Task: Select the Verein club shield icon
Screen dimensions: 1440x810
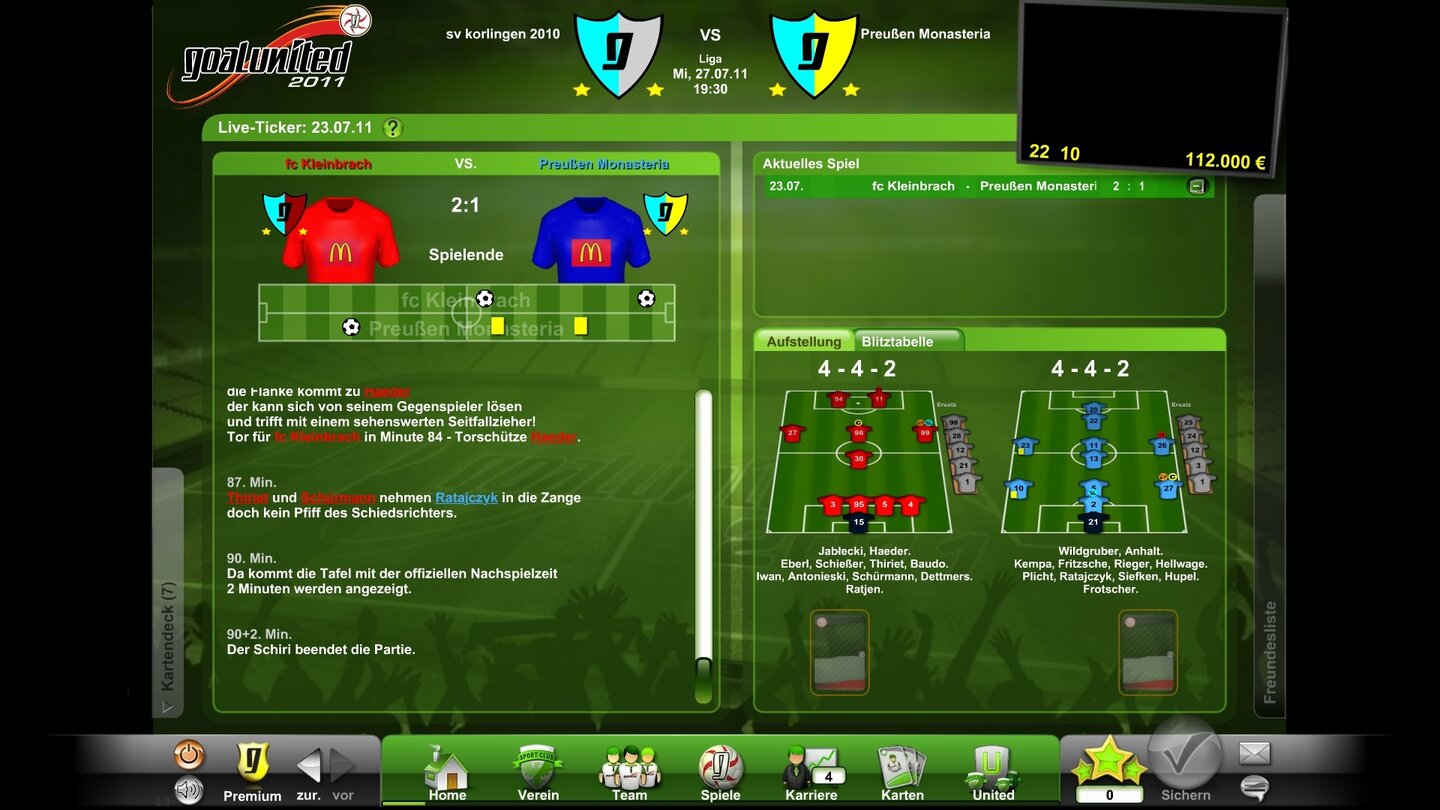Action: pyautogui.click(x=537, y=768)
